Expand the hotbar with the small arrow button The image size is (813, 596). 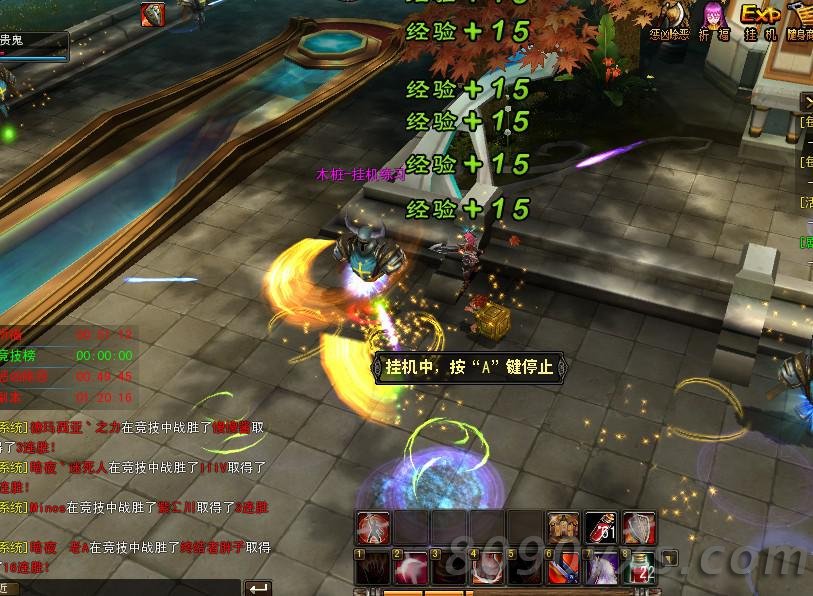[670, 558]
